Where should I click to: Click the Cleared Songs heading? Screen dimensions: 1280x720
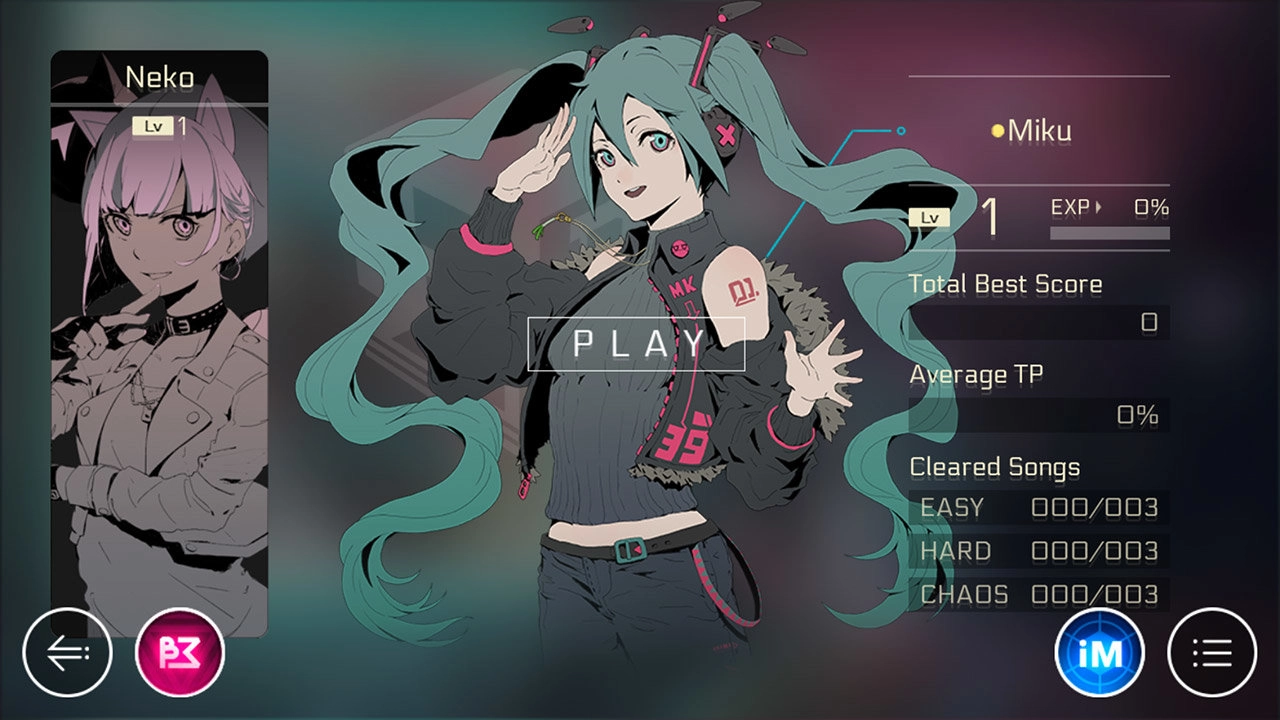[995, 466]
